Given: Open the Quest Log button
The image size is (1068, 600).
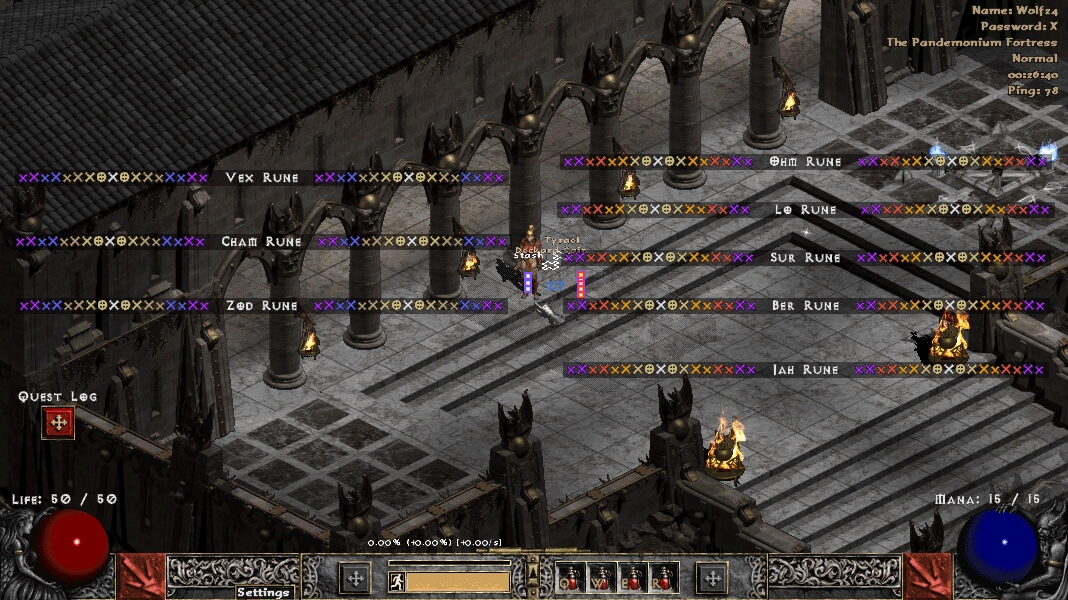Looking at the screenshot, I should [x=58, y=423].
